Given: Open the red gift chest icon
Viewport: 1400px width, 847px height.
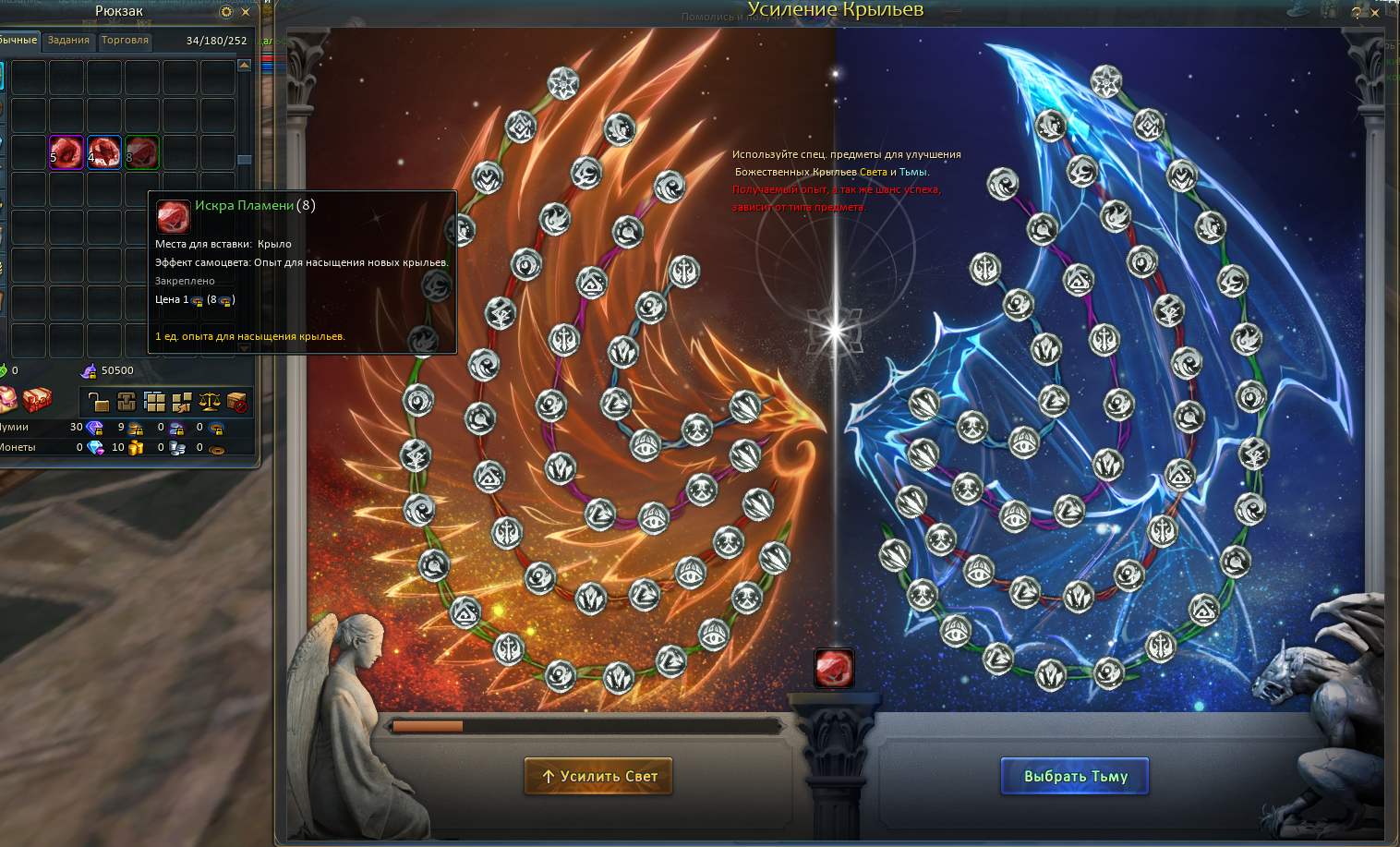Looking at the screenshot, I should (37, 400).
